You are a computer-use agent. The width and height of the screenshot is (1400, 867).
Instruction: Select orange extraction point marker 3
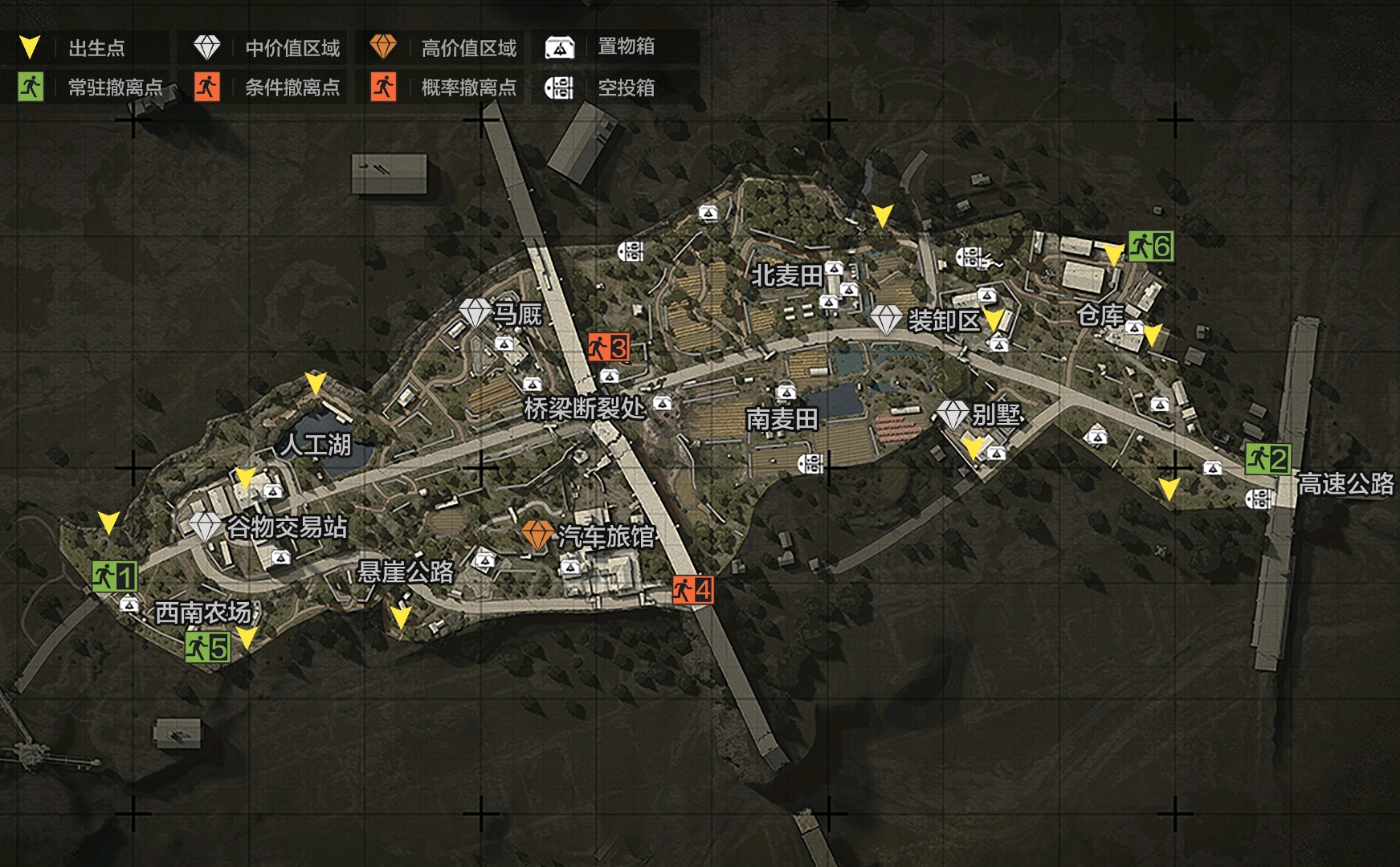point(608,348)
